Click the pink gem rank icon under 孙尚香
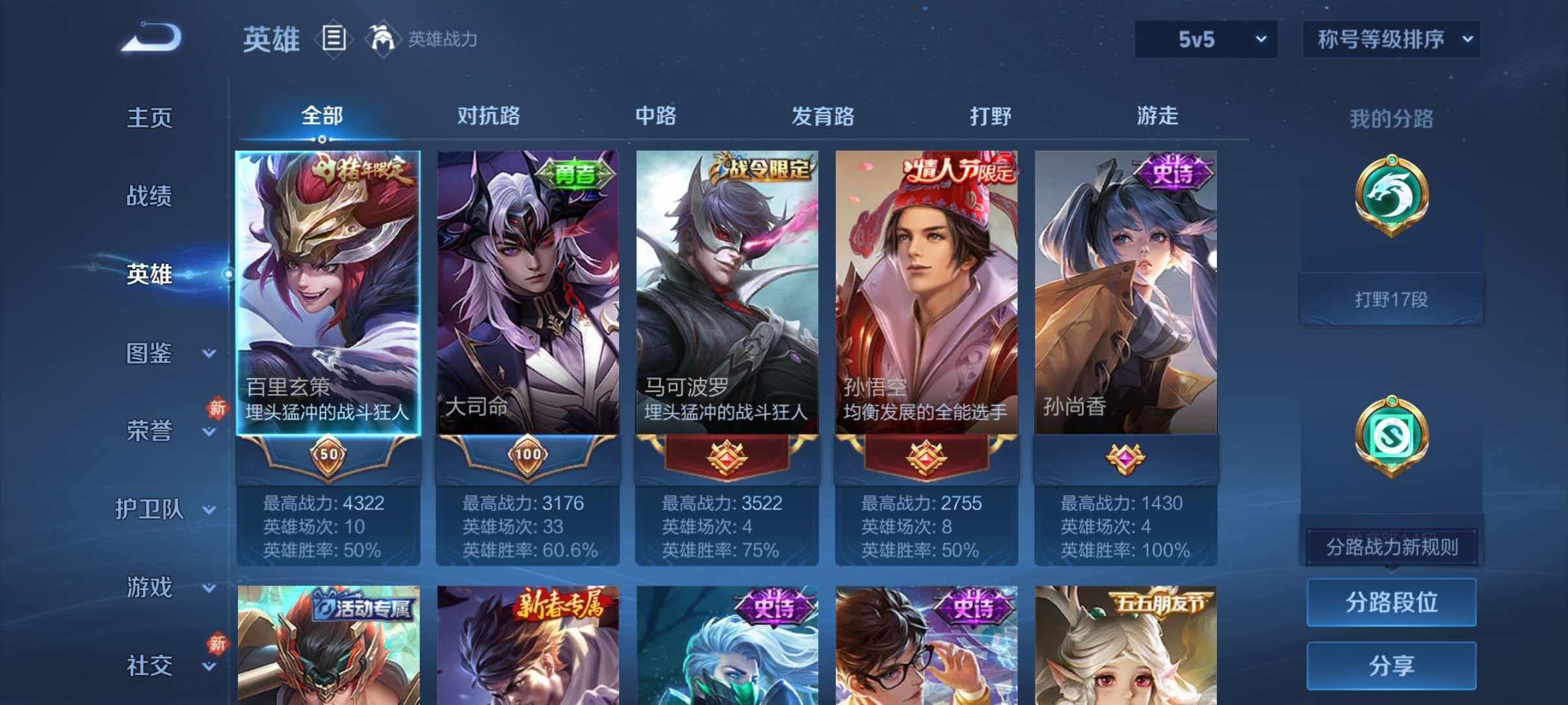 (1126, 457)
